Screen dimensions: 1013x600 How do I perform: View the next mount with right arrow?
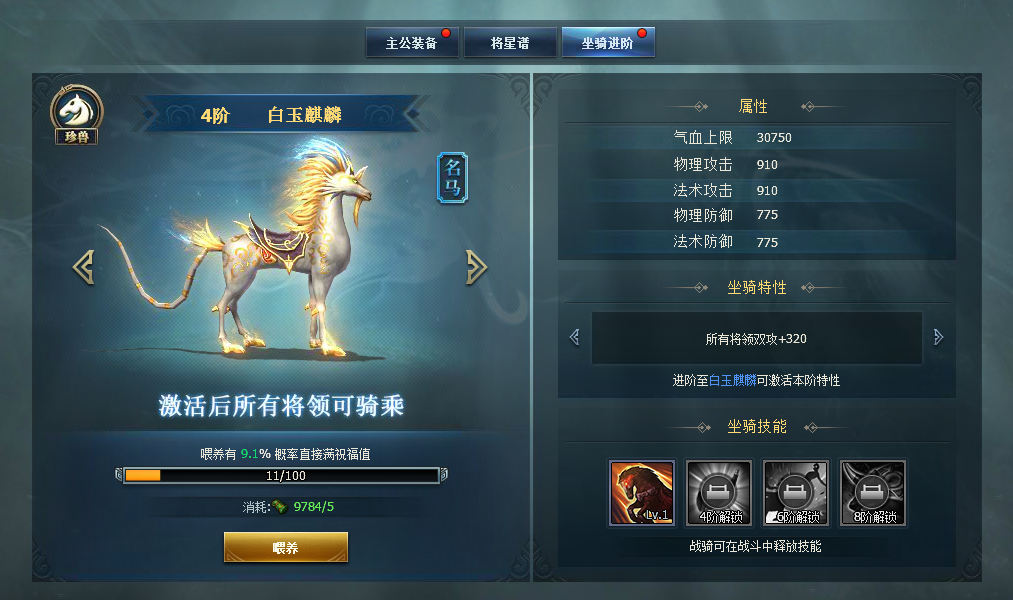point(476,266)
